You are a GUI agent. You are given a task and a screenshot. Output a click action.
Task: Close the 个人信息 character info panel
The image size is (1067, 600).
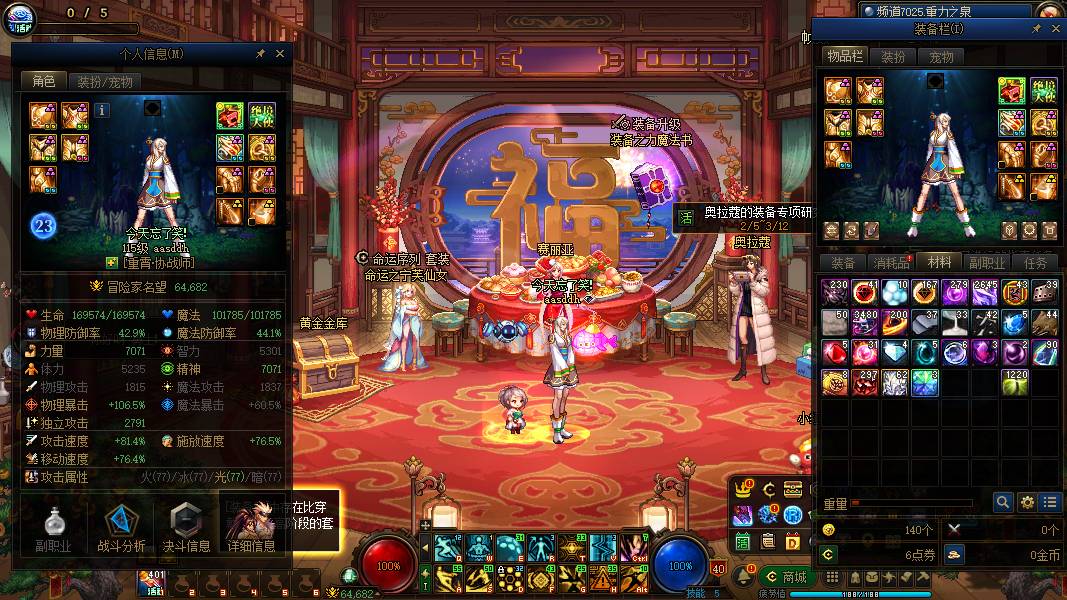[x=280, y=54]
